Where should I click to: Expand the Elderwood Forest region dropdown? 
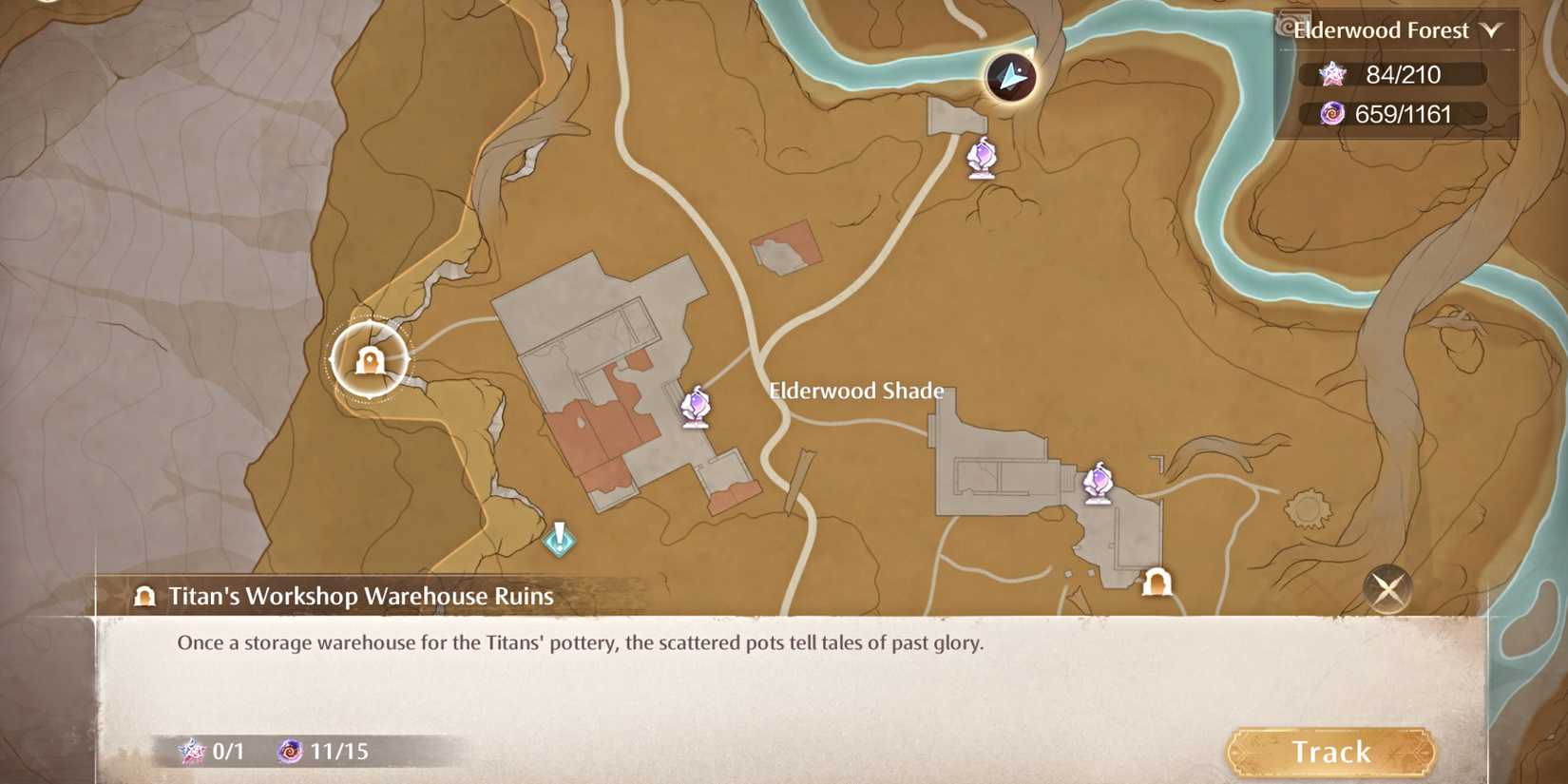pyautogui.click(x=1494, y=29)
